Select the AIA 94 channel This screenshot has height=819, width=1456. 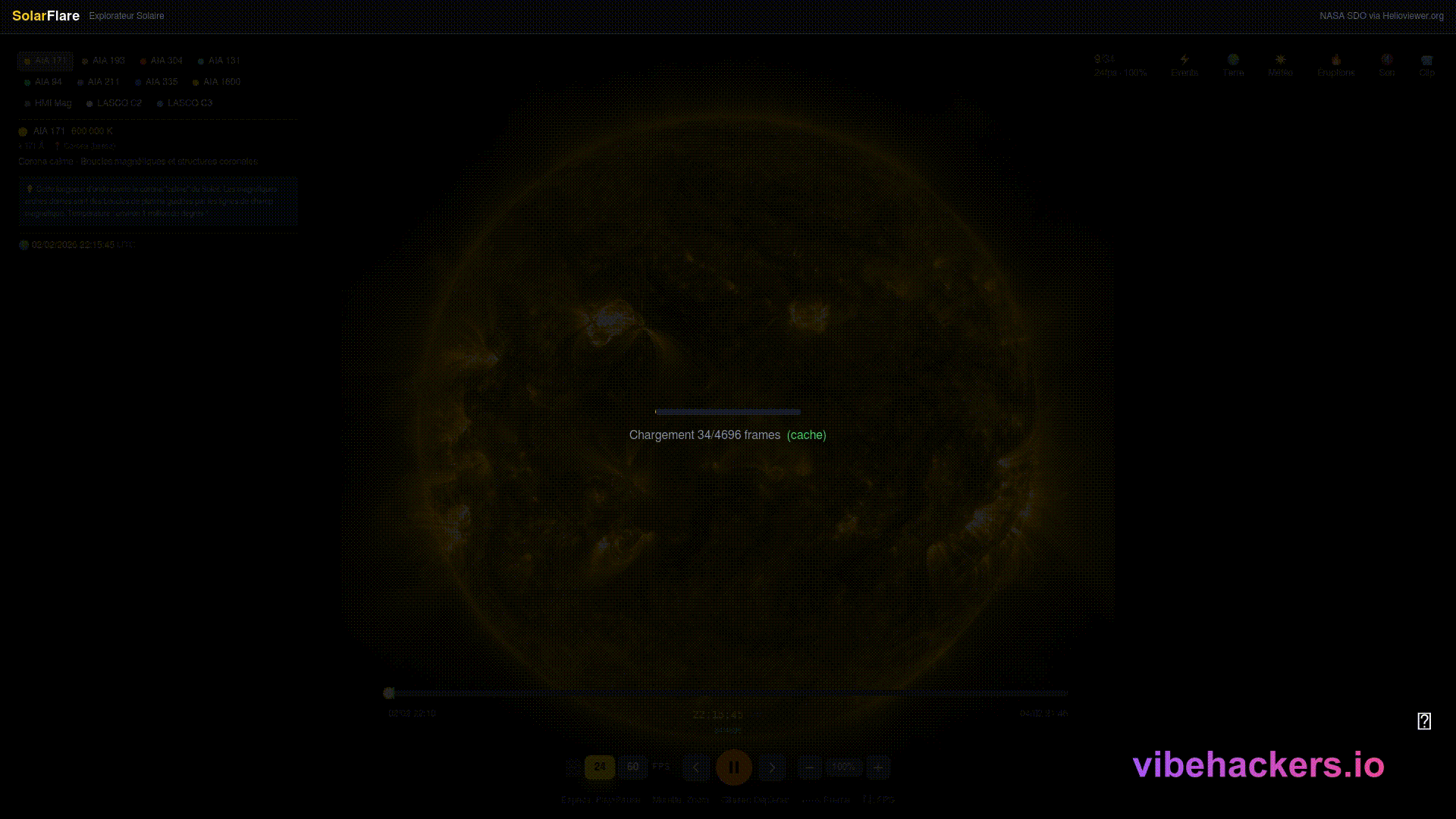(43, 82)
